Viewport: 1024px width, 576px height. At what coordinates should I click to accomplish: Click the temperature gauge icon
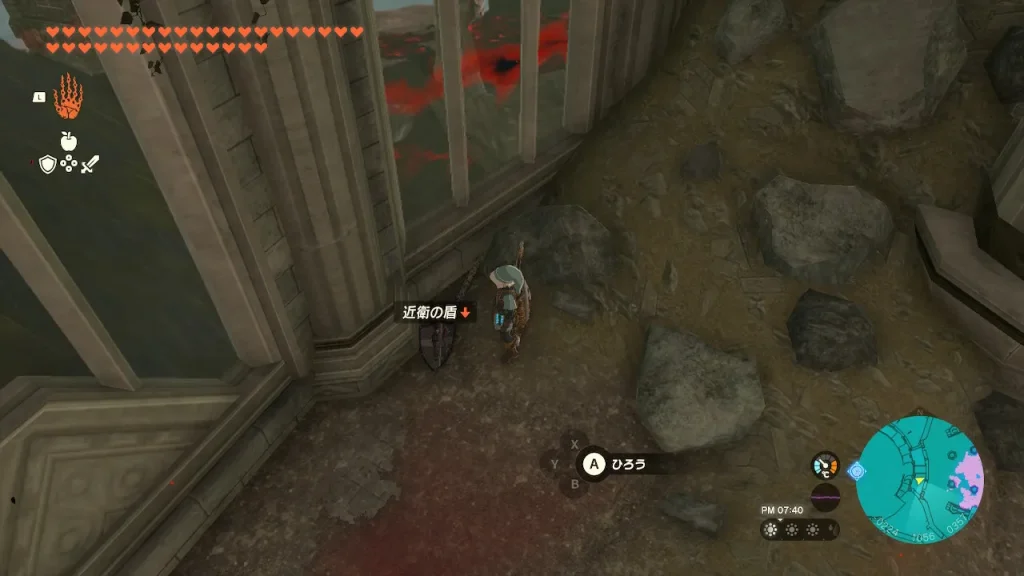point(825,465)
